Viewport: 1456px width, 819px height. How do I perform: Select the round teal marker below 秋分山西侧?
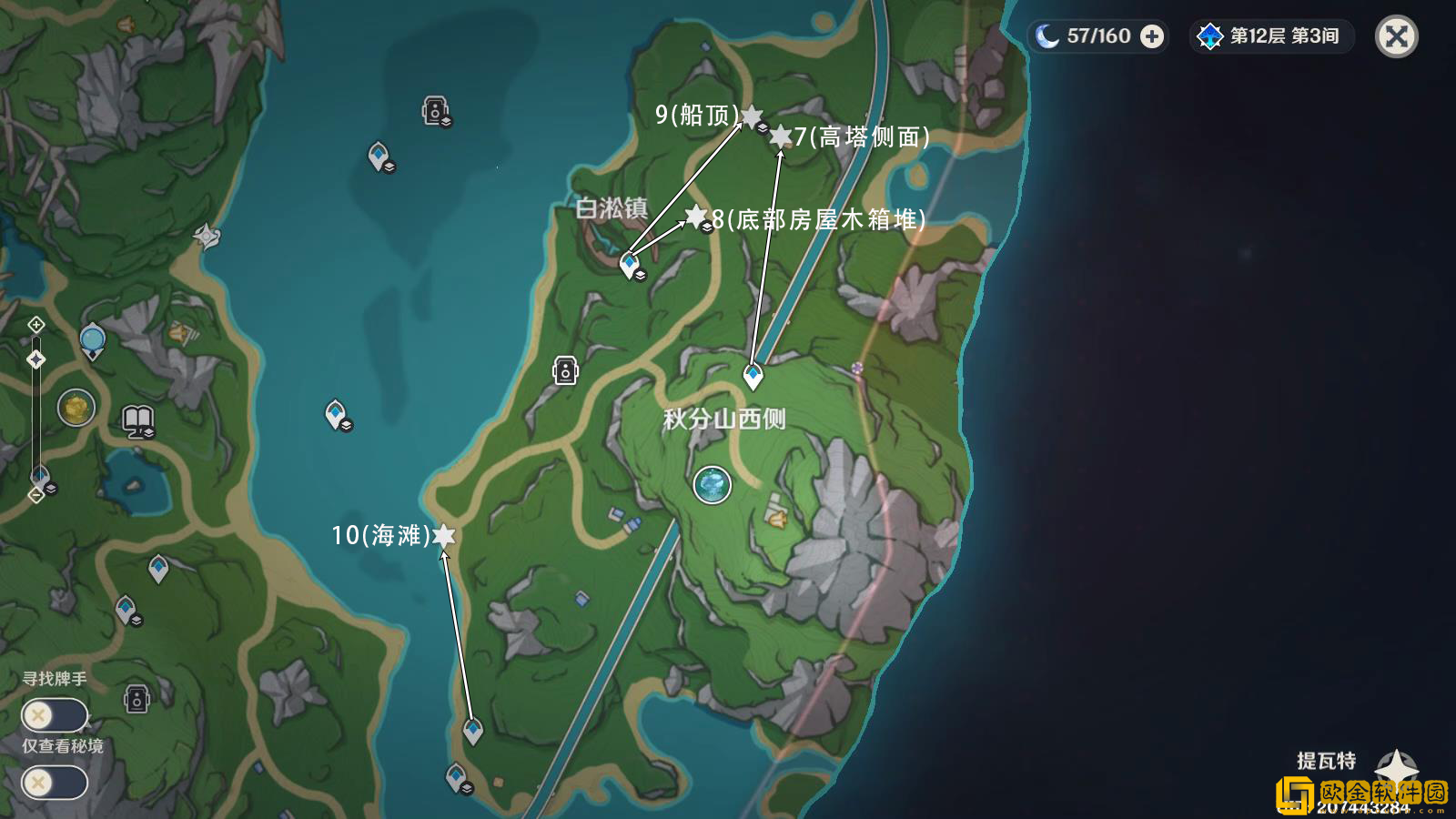point(712,485)
